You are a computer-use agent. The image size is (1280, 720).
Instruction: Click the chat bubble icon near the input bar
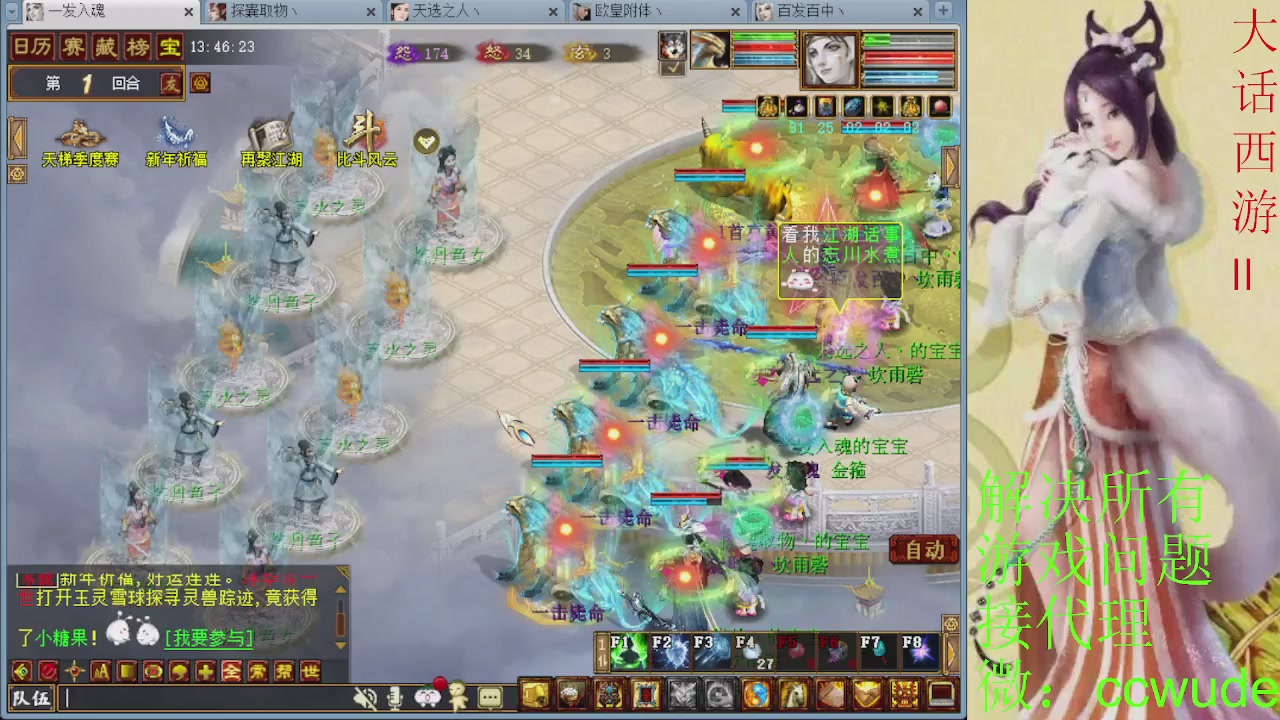point(489,698)
